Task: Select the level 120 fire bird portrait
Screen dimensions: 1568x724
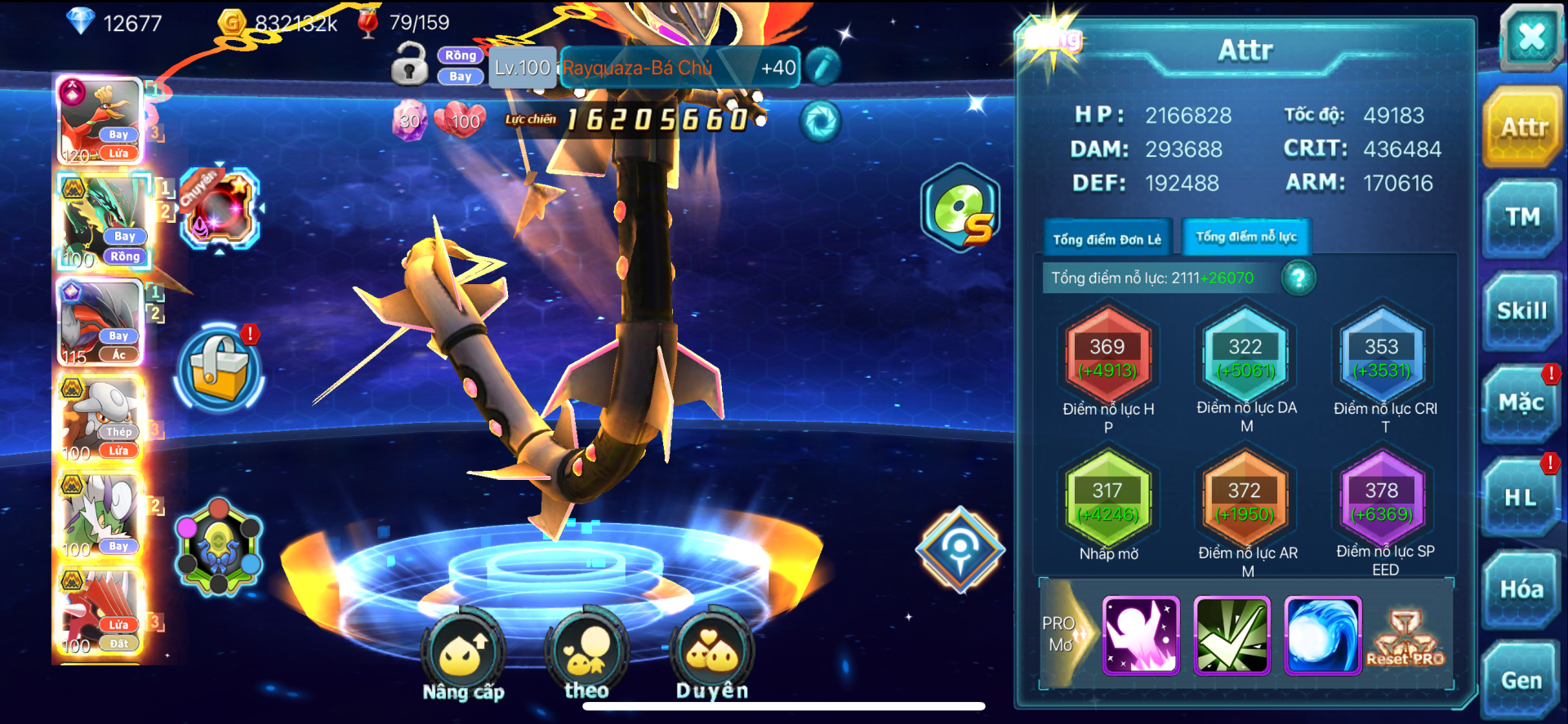Action: pyautogui.click(x=101, y=121)
